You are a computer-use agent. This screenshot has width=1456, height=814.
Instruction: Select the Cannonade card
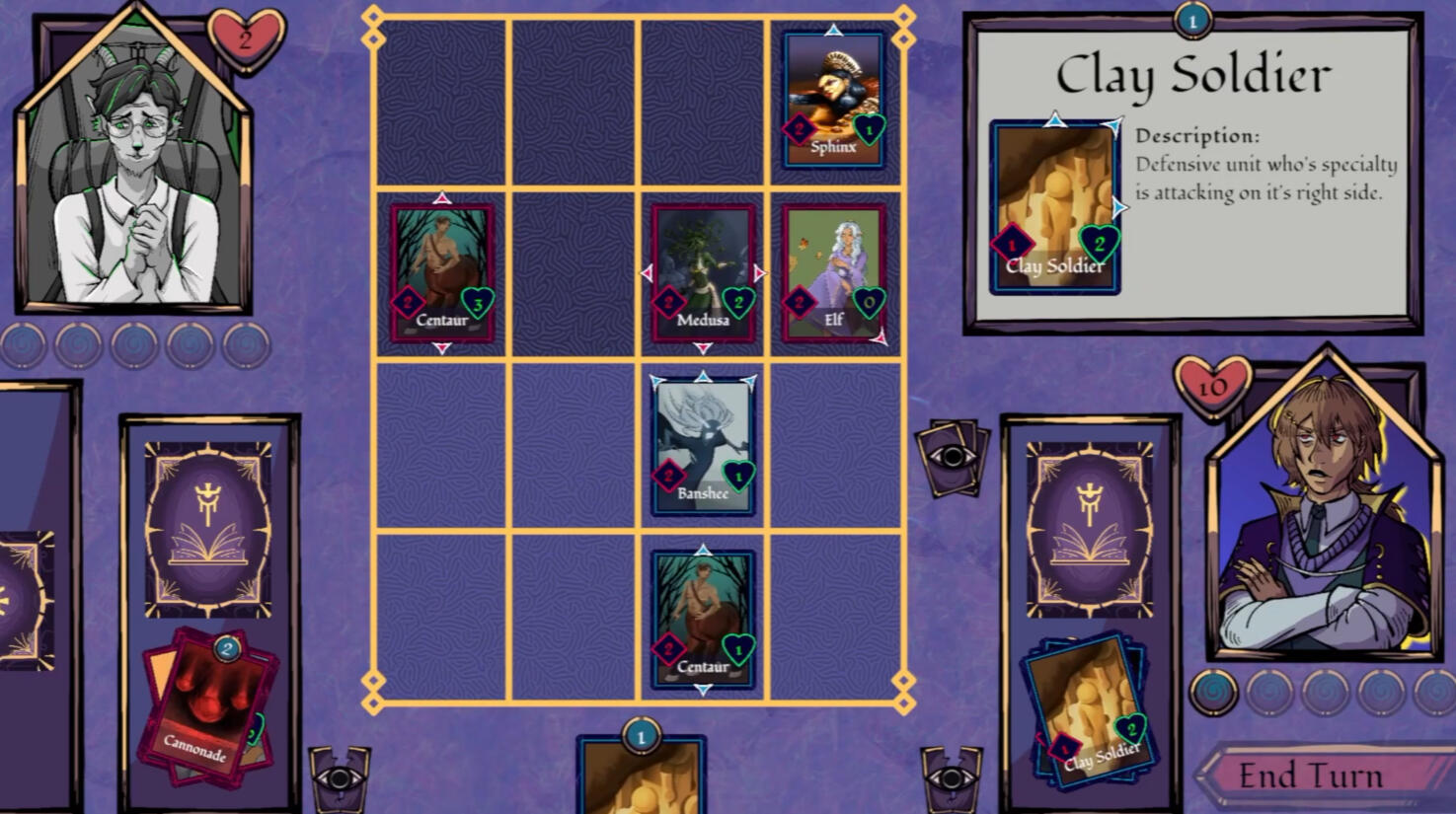202,707
